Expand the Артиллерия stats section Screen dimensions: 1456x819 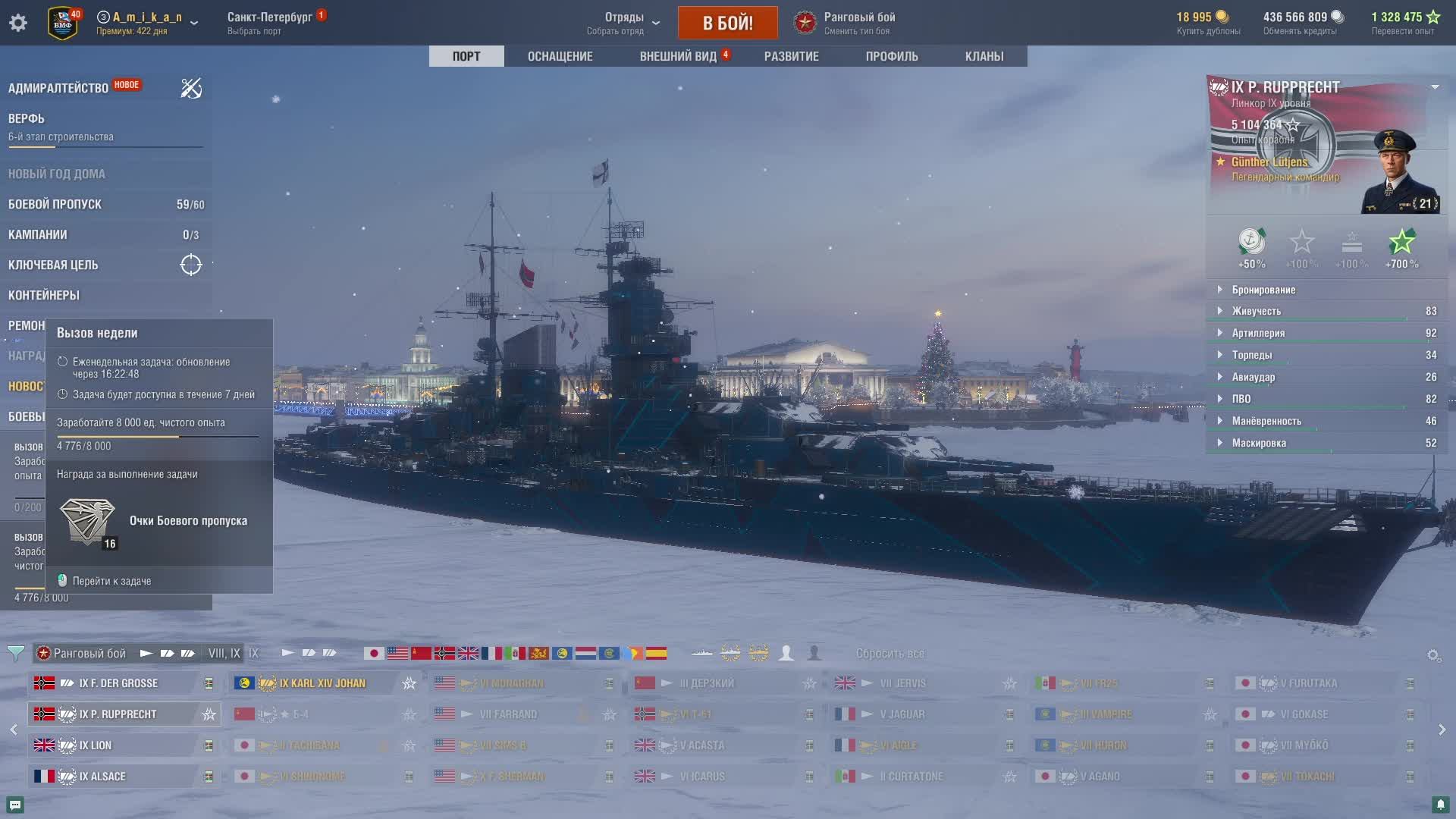pos(1258,333)
